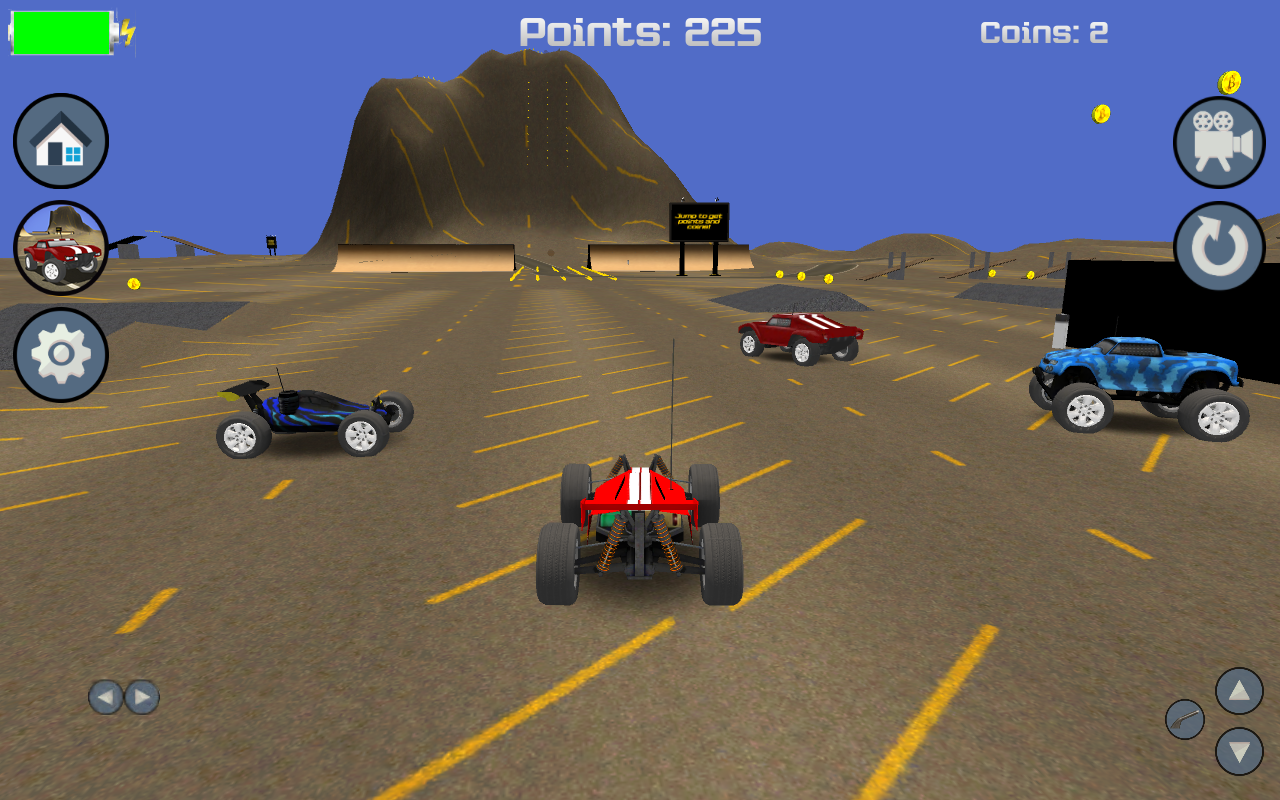Click the Coins: 2 counter
This screenshot has height=800, width=1280.
1044,31
